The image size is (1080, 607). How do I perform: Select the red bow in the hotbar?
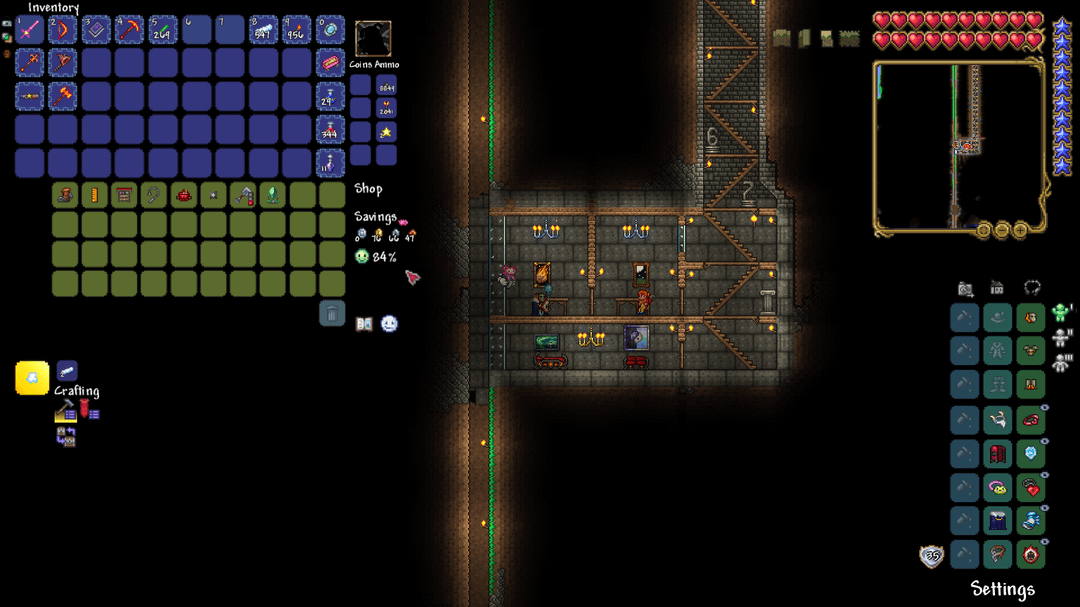click(x=63, y=30)
